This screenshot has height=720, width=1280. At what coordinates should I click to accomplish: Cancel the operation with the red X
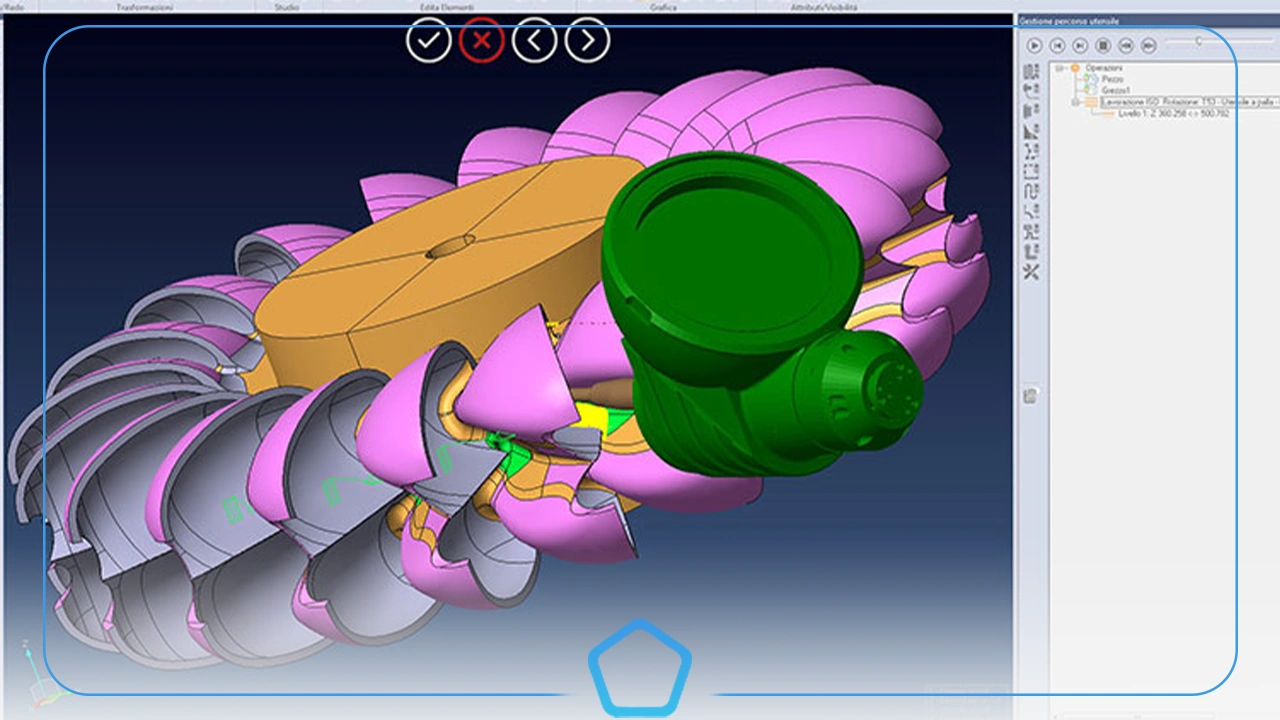pyautogui.click(x=481, y=40)
